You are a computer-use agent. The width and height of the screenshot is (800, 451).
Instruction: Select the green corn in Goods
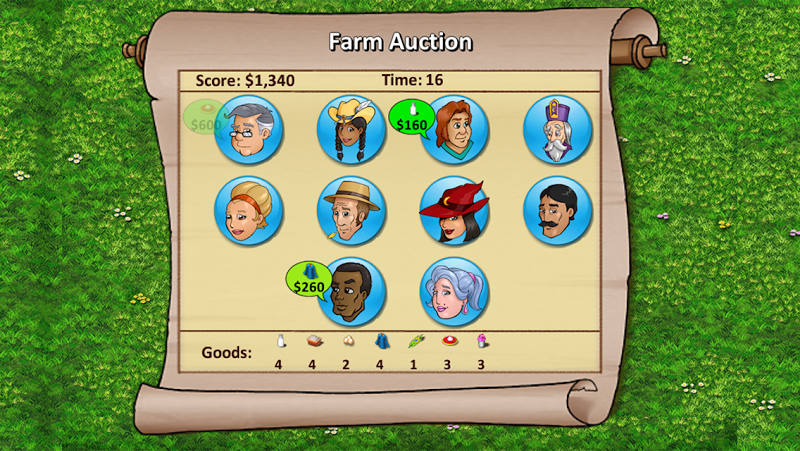(x=414, y=341)
